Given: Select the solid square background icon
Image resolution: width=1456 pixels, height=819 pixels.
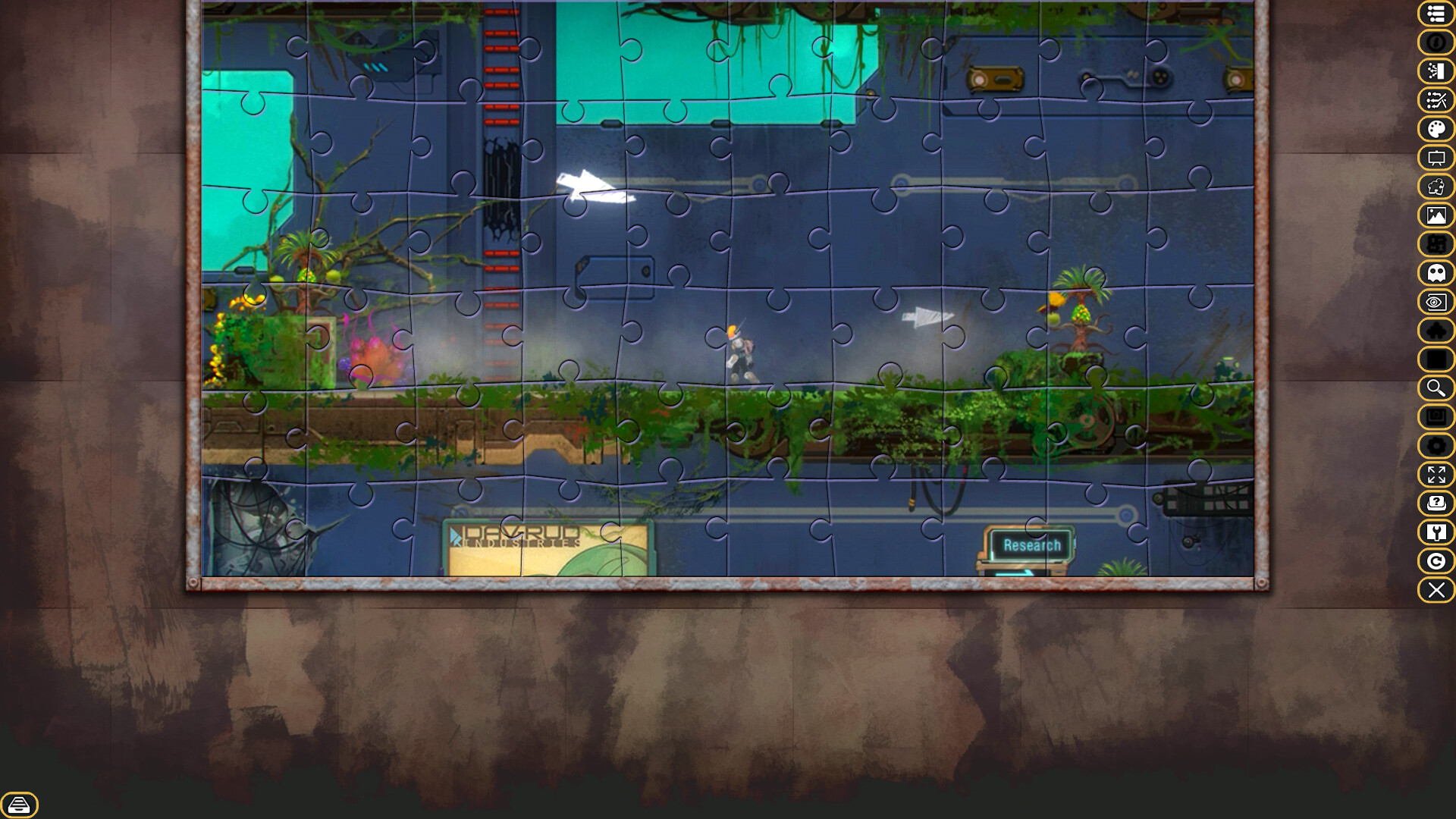Looking at the screenshot, I should click(x=1436, y=359).
